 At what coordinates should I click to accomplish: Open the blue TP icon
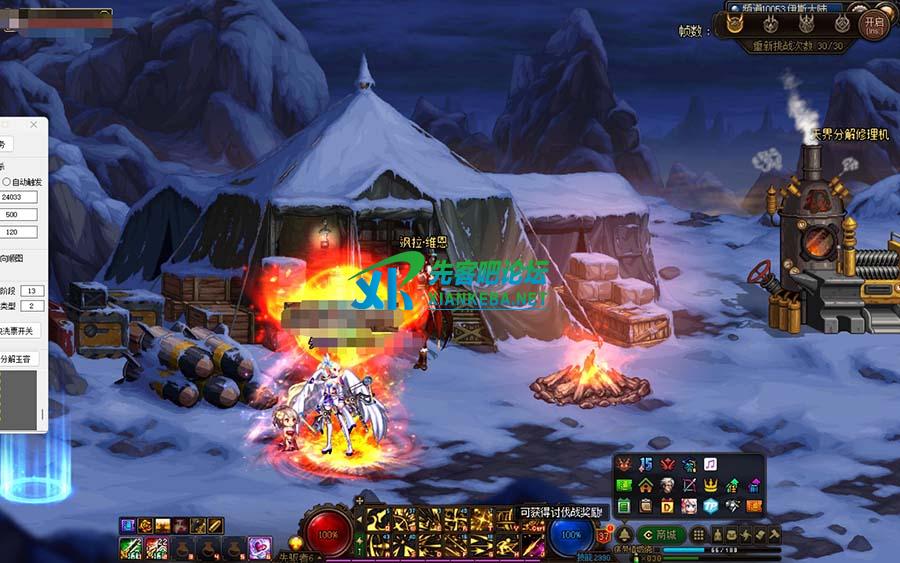[711, 506]
